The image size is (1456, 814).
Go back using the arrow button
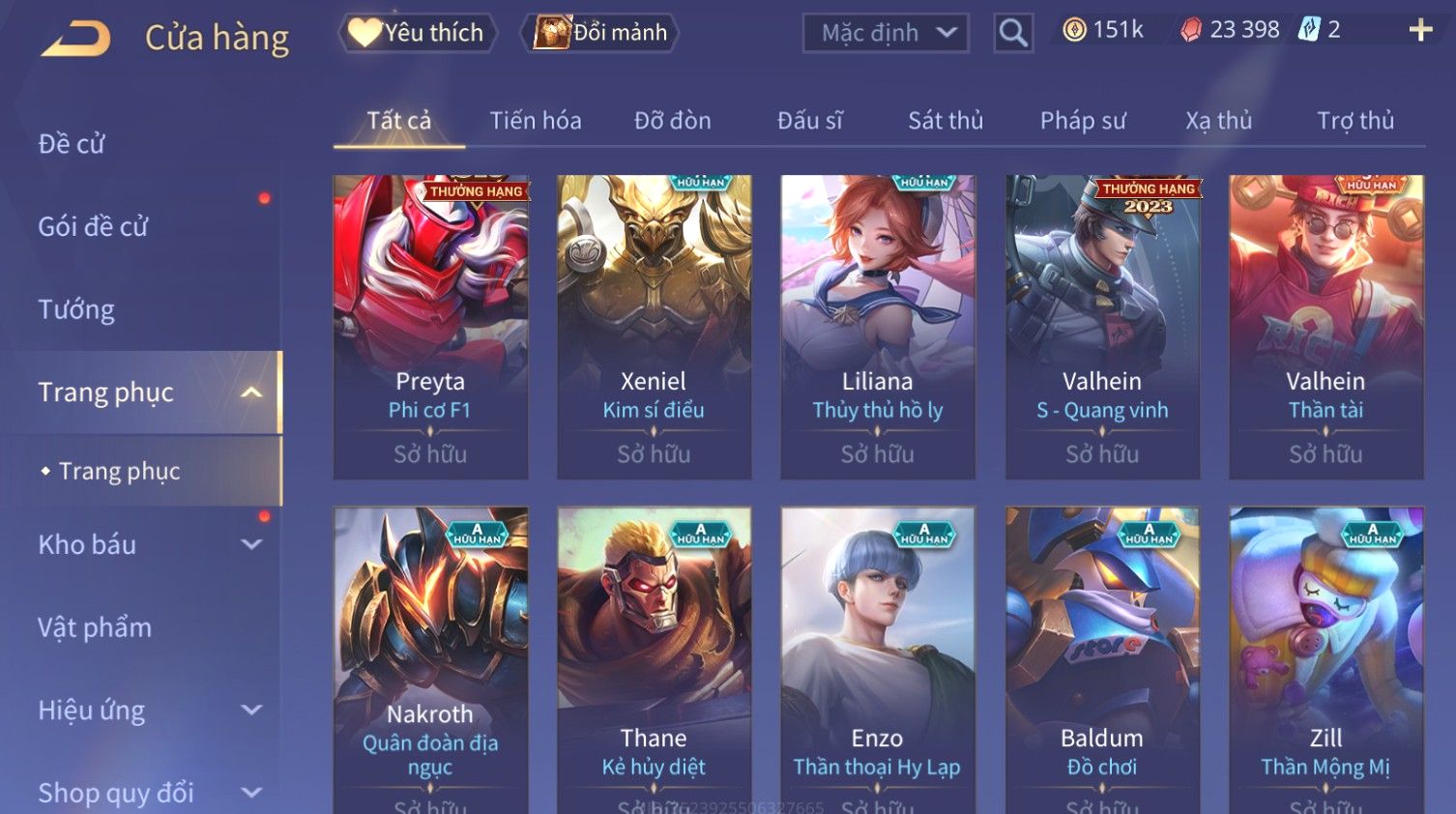[x=75, y=39]
